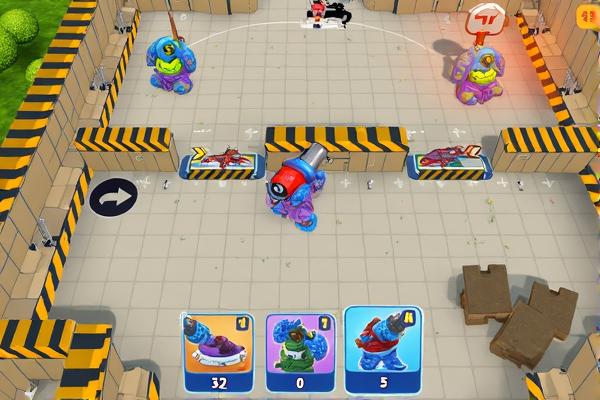Choose the green robot unit card
Screen dimensions: 600x400
click(300, 350)
